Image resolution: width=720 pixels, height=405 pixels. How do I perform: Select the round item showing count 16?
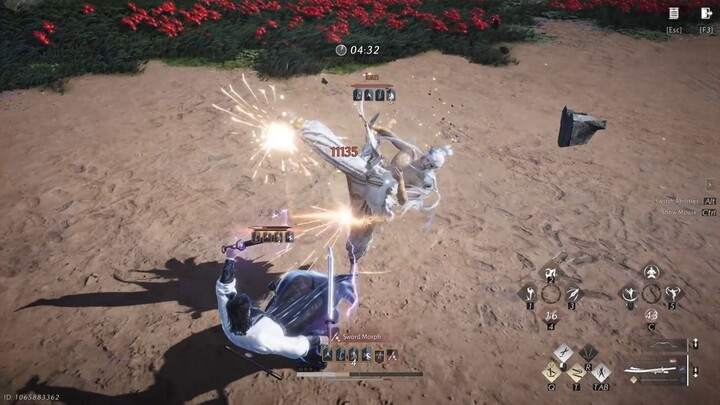coord(551,316)
